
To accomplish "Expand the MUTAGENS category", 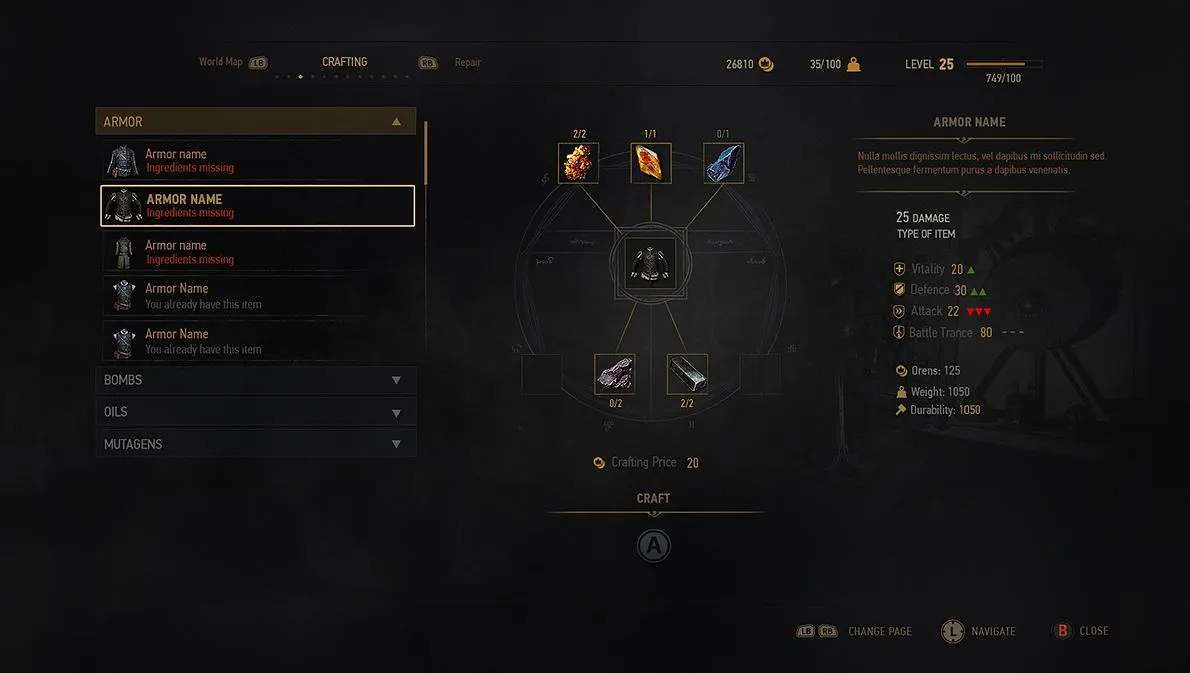I will point(256,444).
